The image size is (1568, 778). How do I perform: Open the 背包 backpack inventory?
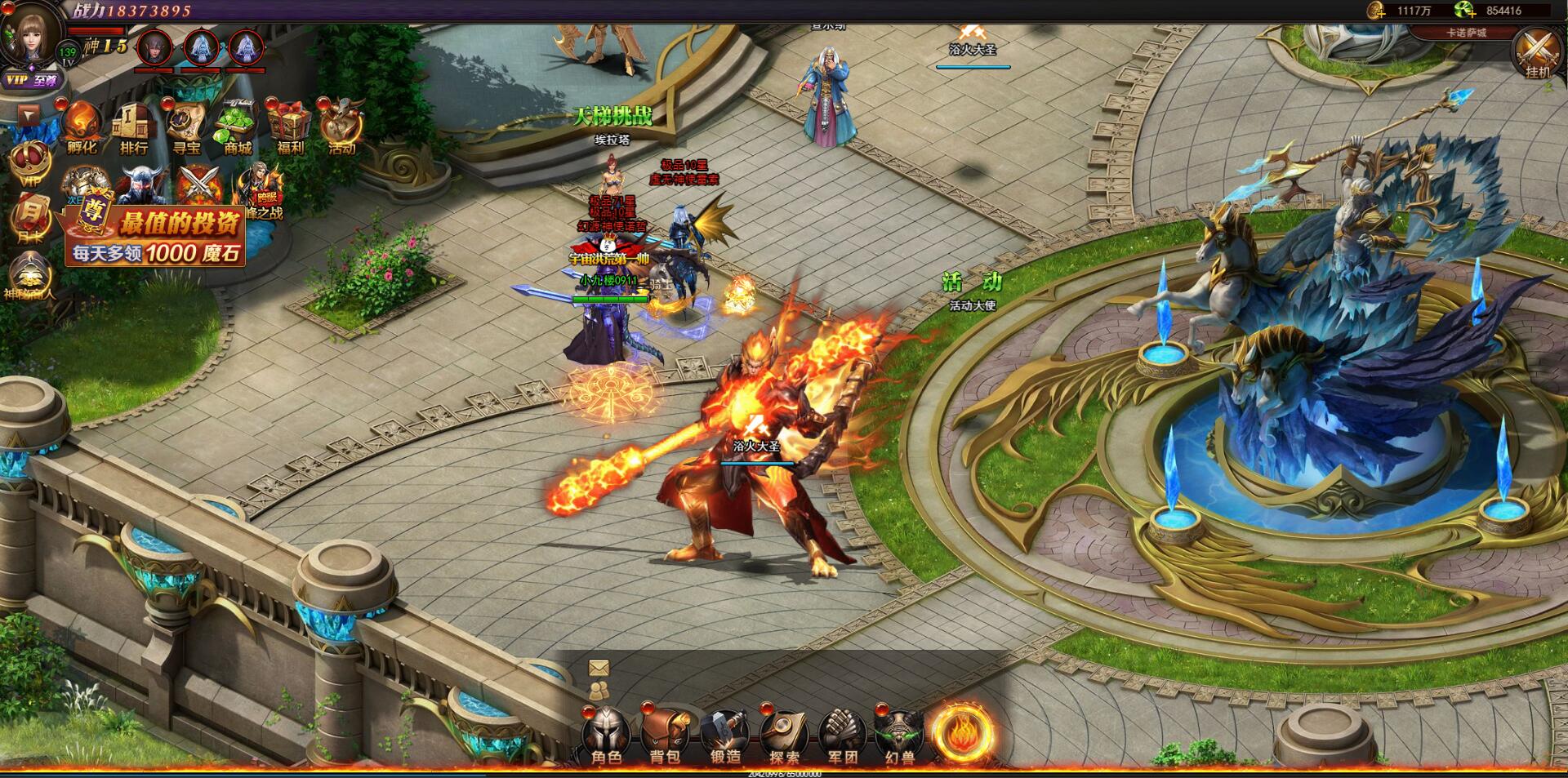[x=665, y=734]
